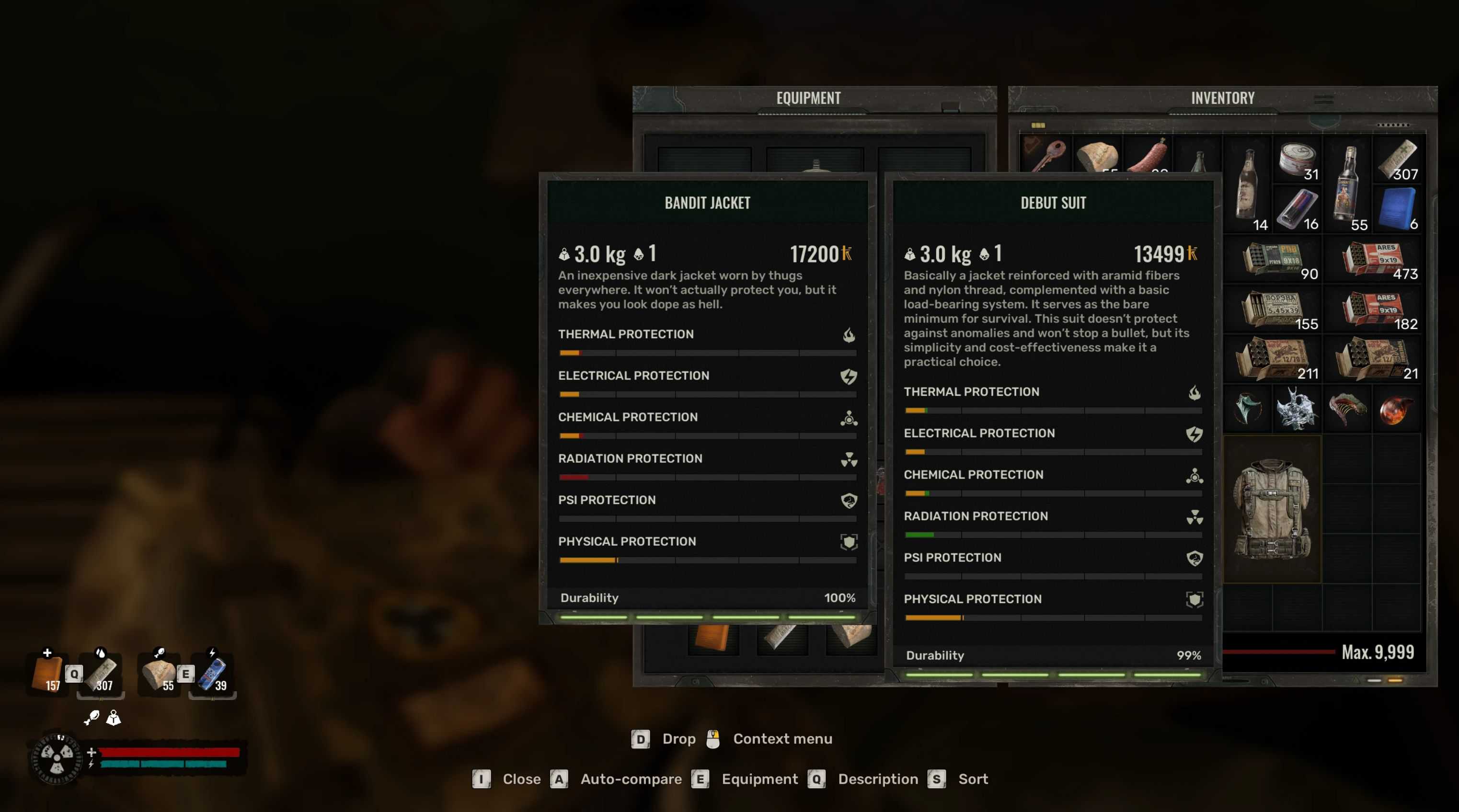Choose the silver crystalline artifact

coord(1297,408)
